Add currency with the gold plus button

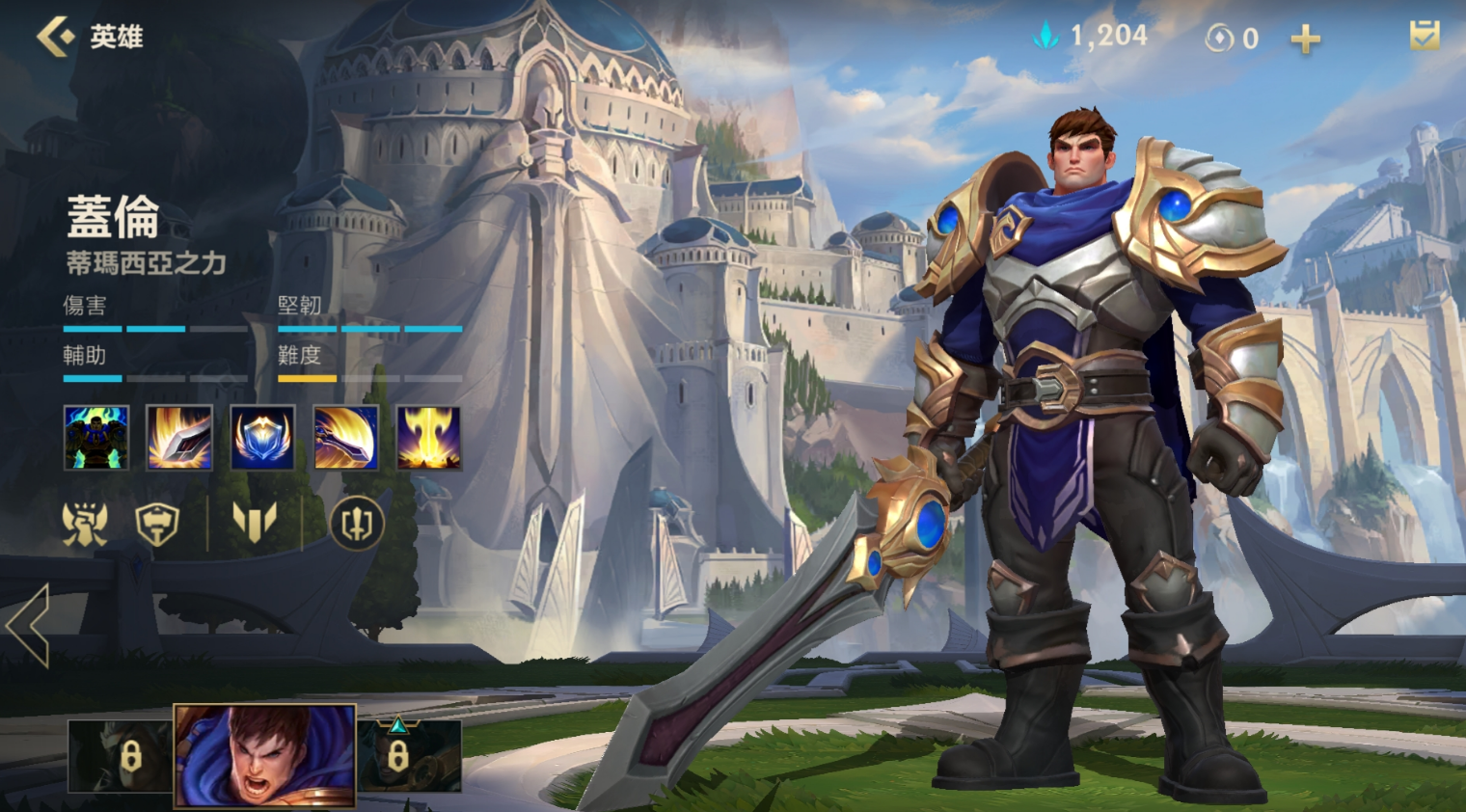pos(1305,40)
